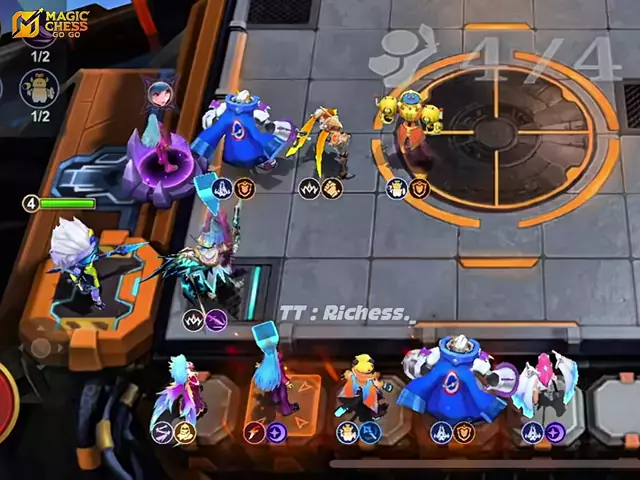The width and height of the screenshot is (640, 480).
Task: Open the robot synergy icon showing 1/2
Action: [x=39, y=89]
